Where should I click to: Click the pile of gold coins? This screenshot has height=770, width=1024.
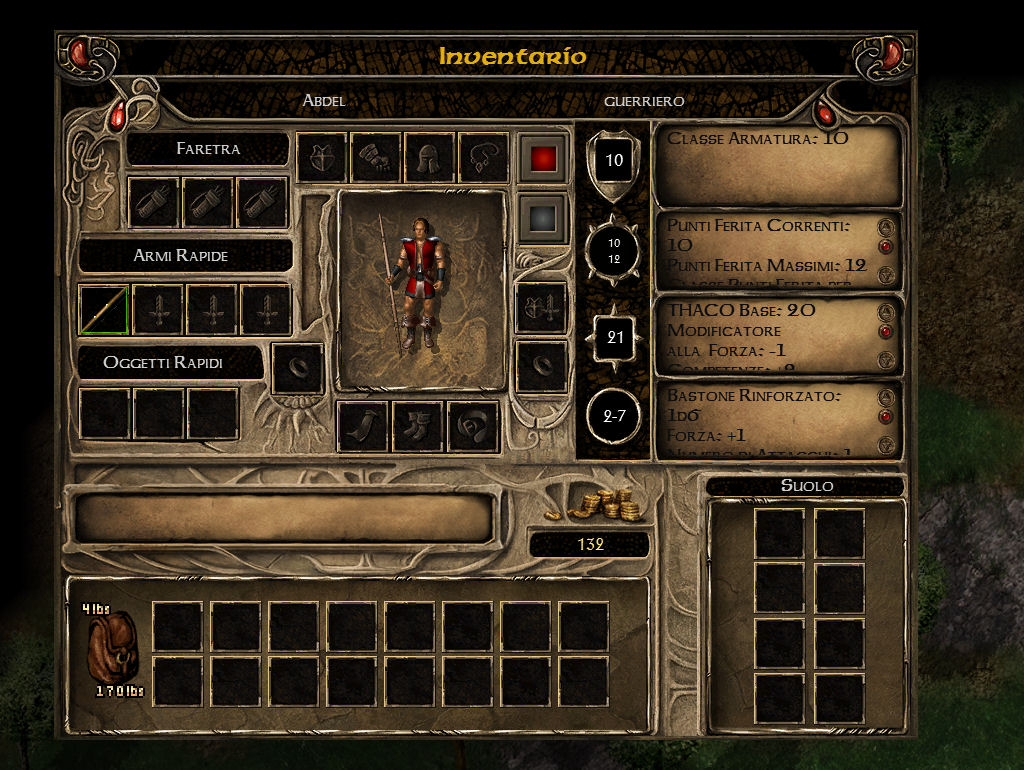click(x=607, y=505)
